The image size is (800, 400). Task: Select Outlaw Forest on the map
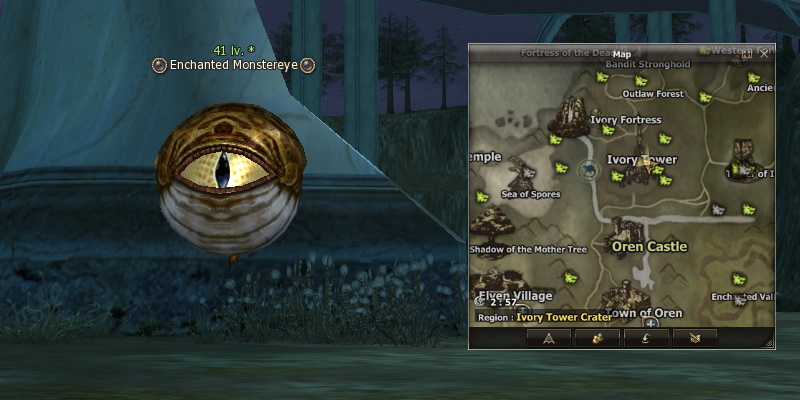click(x=652, y=94)
